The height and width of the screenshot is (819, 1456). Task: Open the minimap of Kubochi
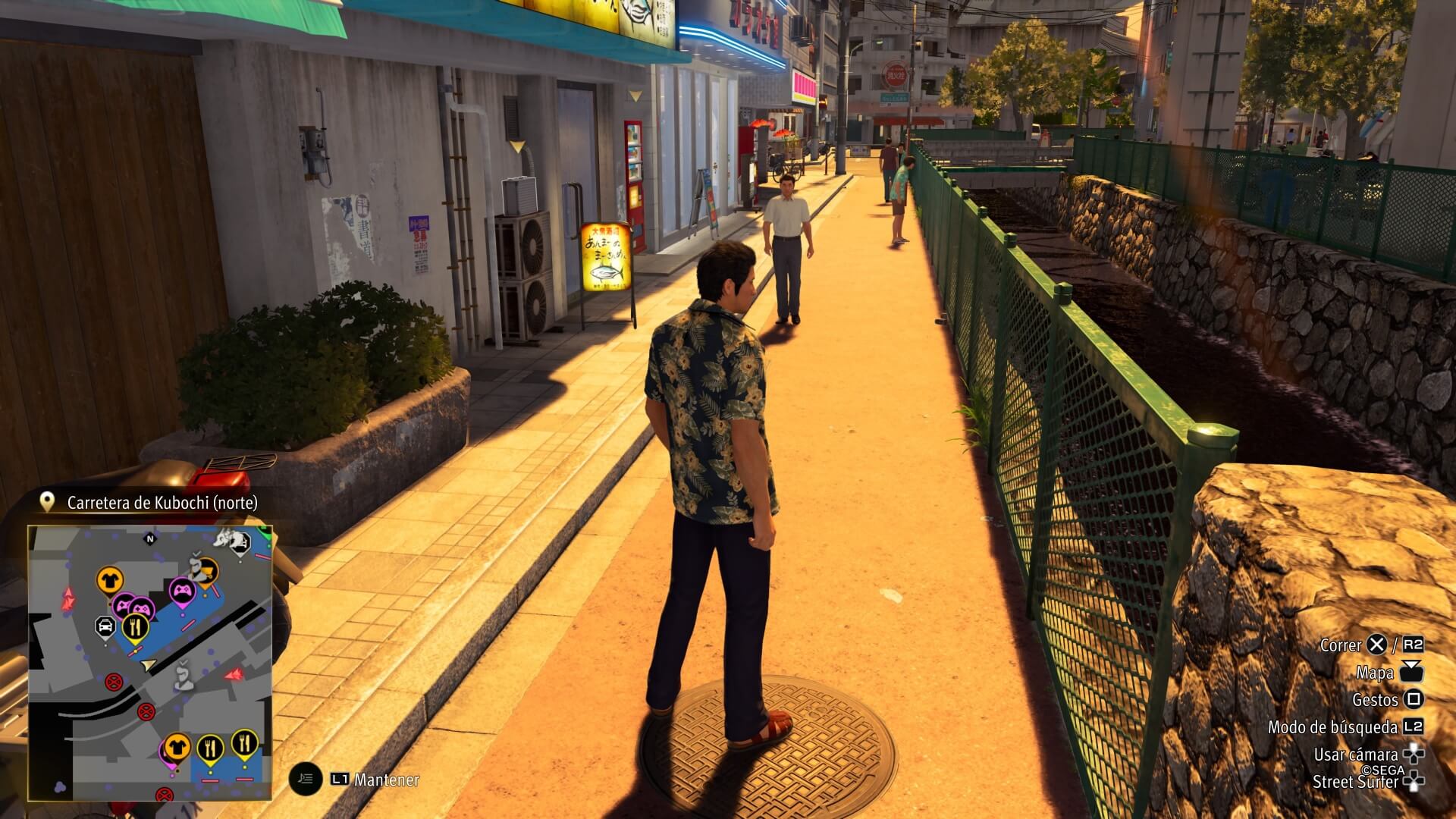[x=150, y=662]
